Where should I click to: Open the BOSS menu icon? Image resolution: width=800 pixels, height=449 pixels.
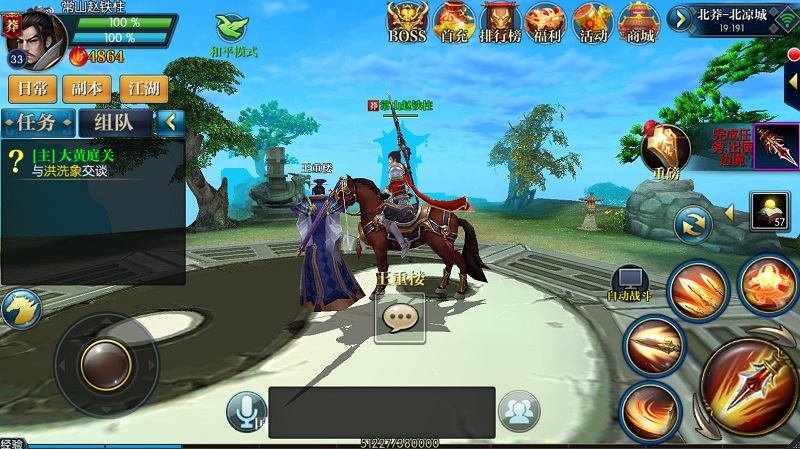click(x=407, y=22)
